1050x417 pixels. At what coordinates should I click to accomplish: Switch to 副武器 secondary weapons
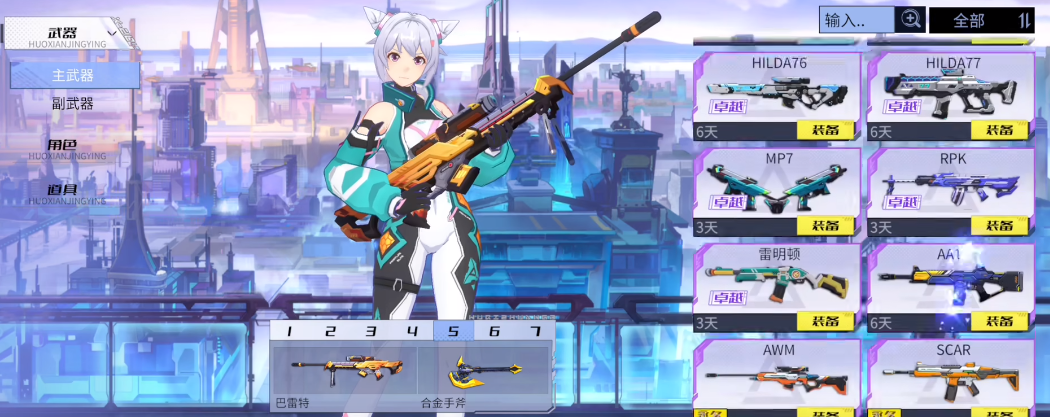(73, 103)
